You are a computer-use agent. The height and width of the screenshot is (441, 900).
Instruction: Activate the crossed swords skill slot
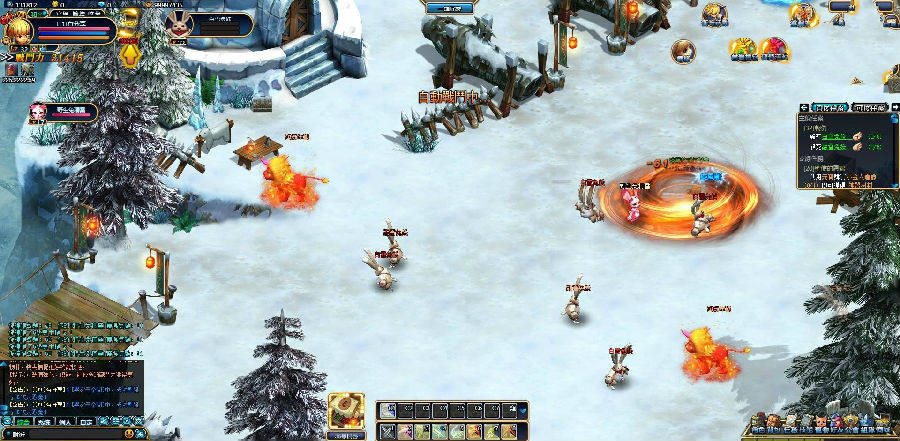[x=386, y=431]
